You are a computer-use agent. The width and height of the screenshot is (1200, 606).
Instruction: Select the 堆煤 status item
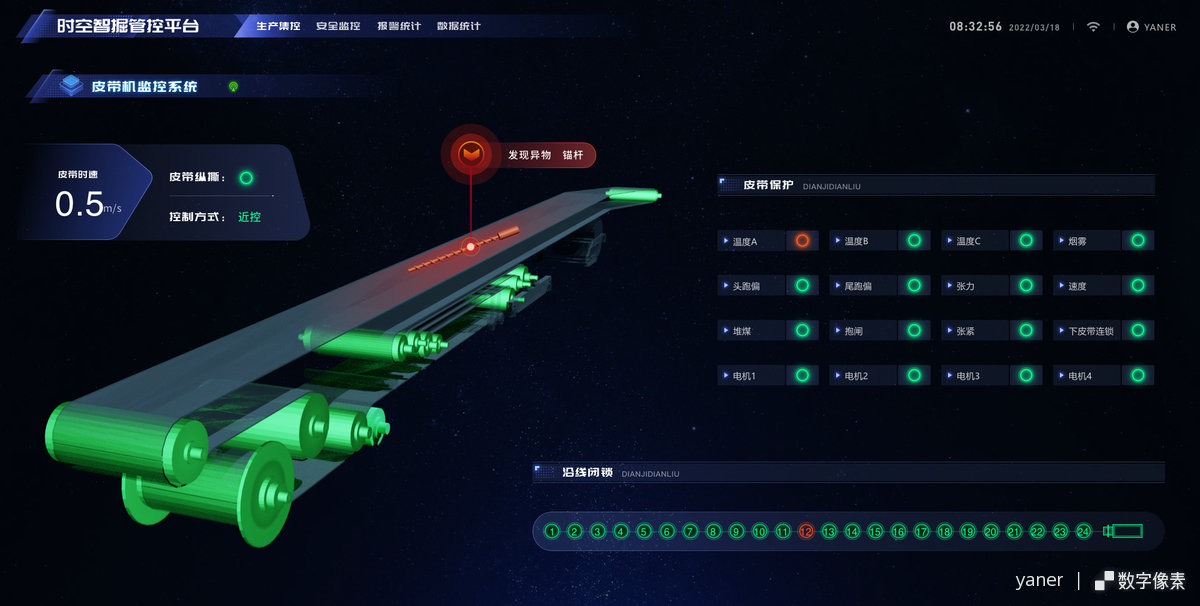[768, 331]
